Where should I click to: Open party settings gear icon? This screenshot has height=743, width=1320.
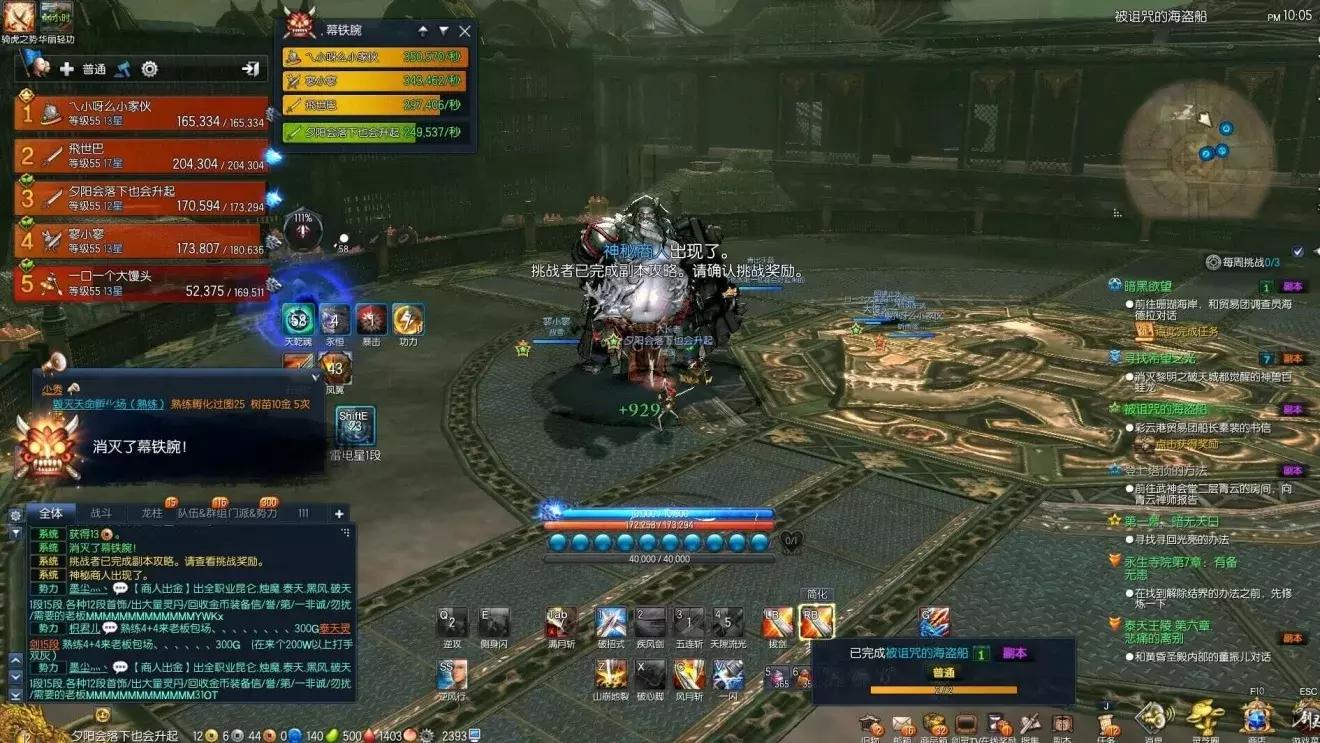click(150, 69)
